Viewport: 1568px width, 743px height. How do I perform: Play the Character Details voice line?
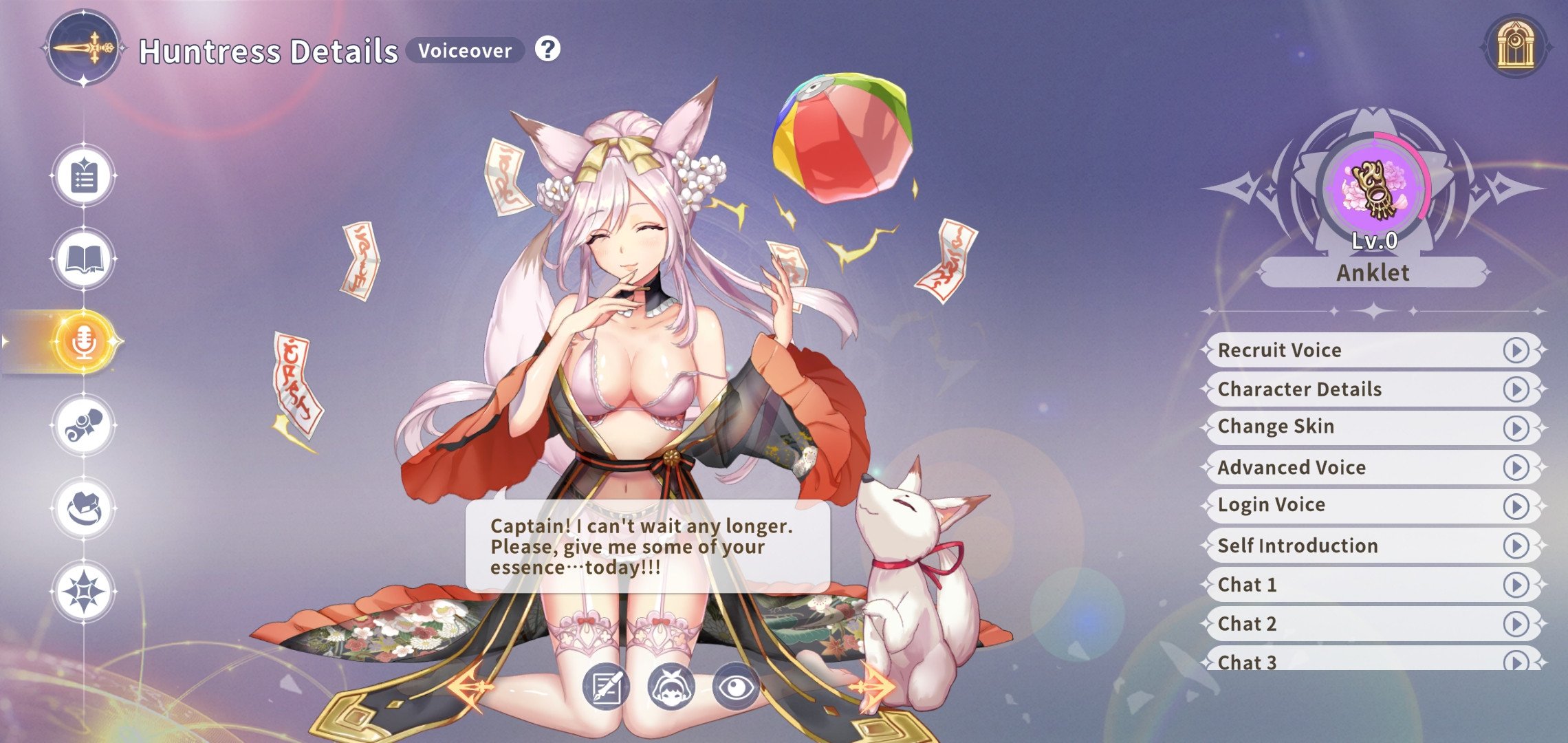point(1515,389)
